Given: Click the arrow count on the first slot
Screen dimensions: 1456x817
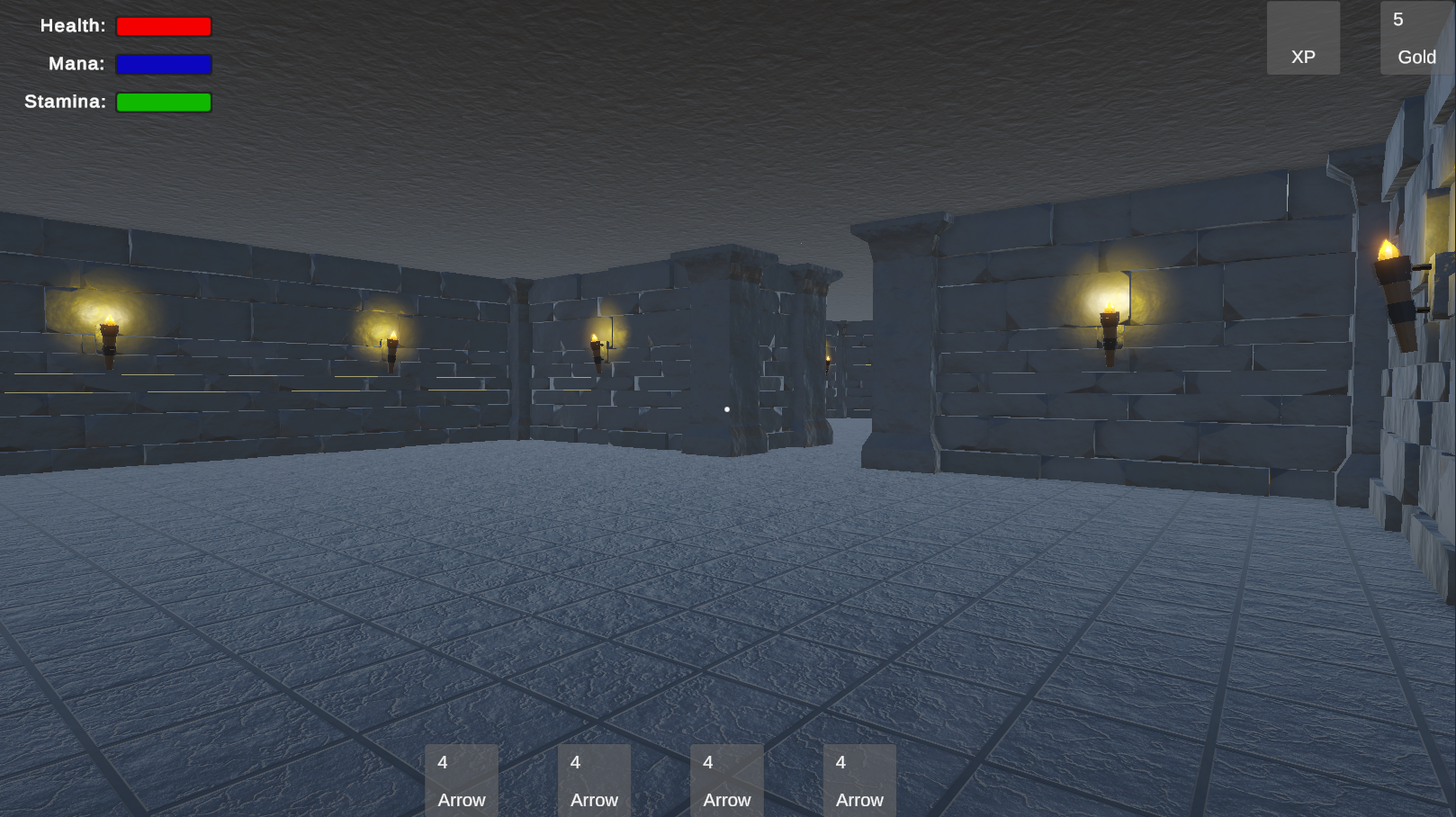Looking at the screenshot, I should click(442, 761).
